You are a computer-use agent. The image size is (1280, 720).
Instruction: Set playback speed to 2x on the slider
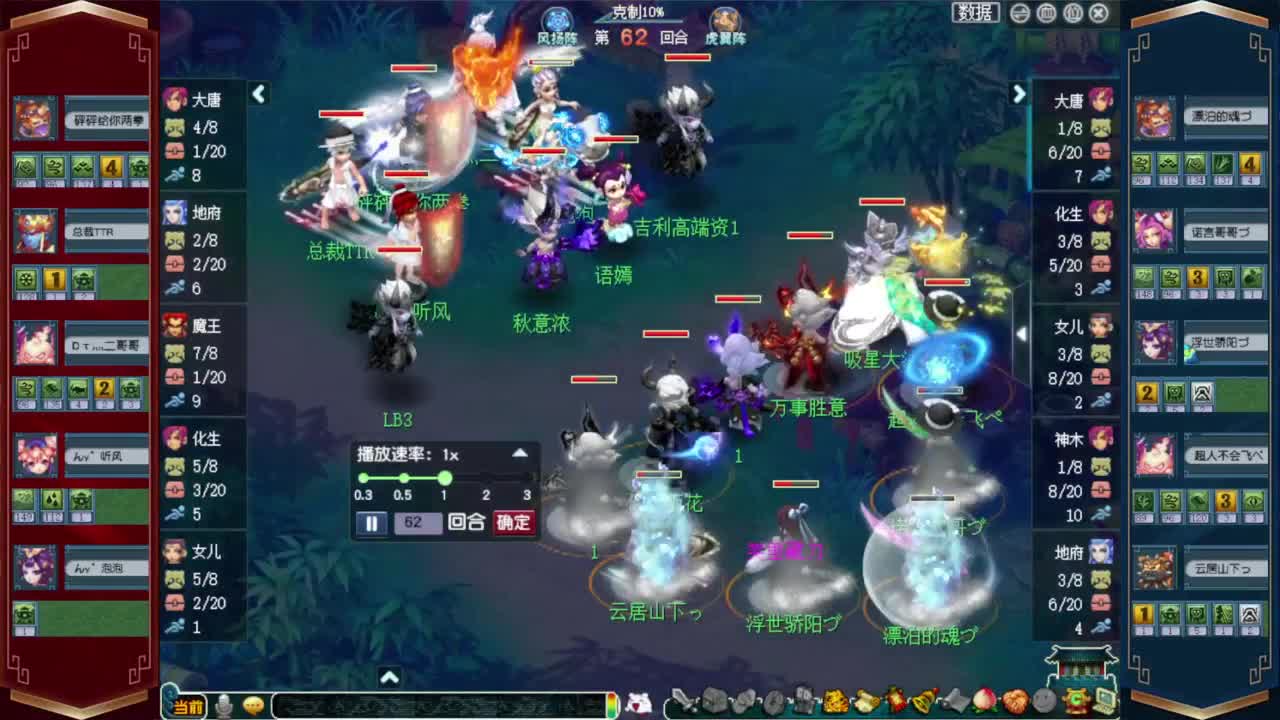point(486,478)
